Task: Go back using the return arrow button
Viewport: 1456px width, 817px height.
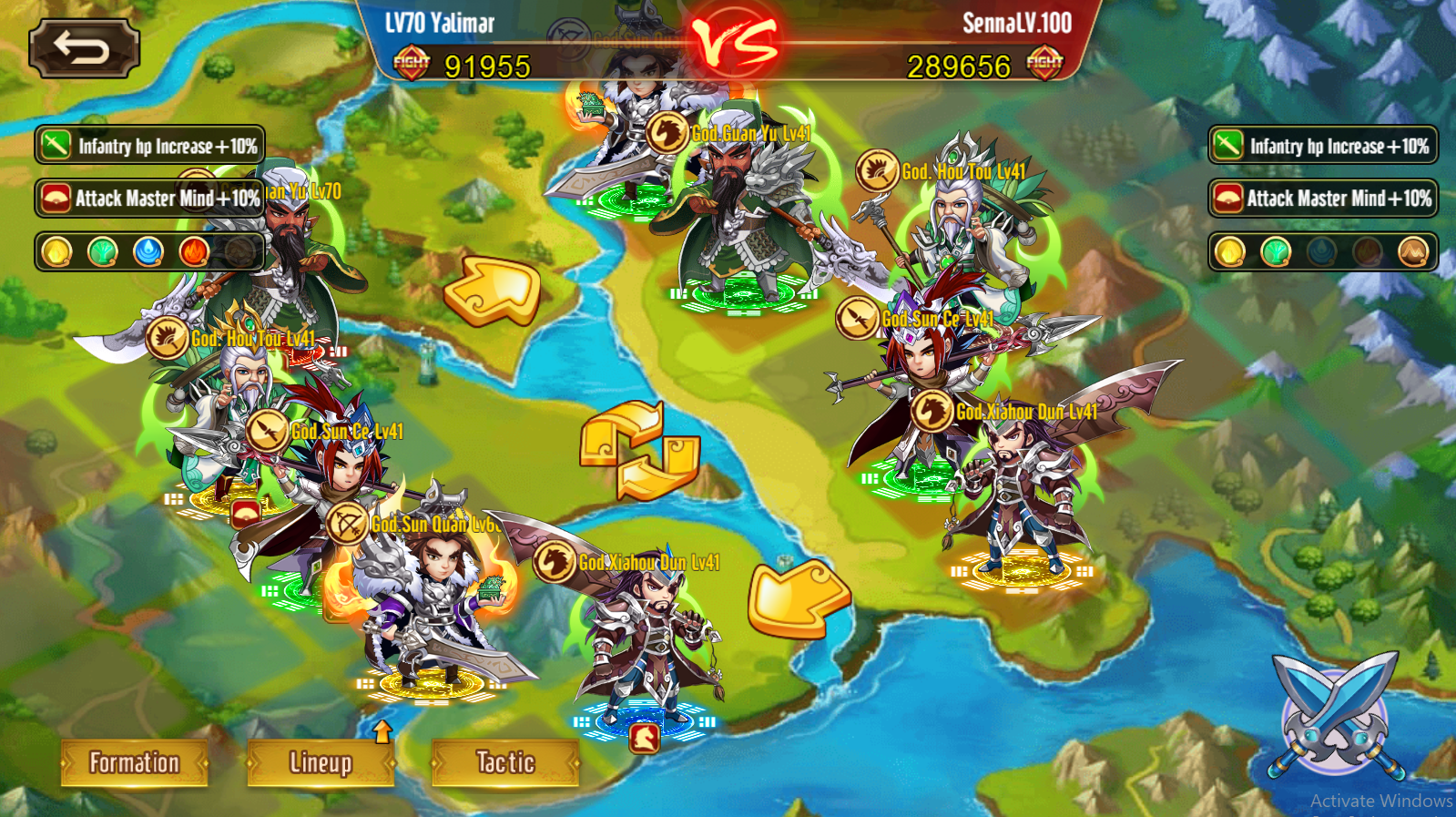Action: pyautogui.click(x=84, y=48)
